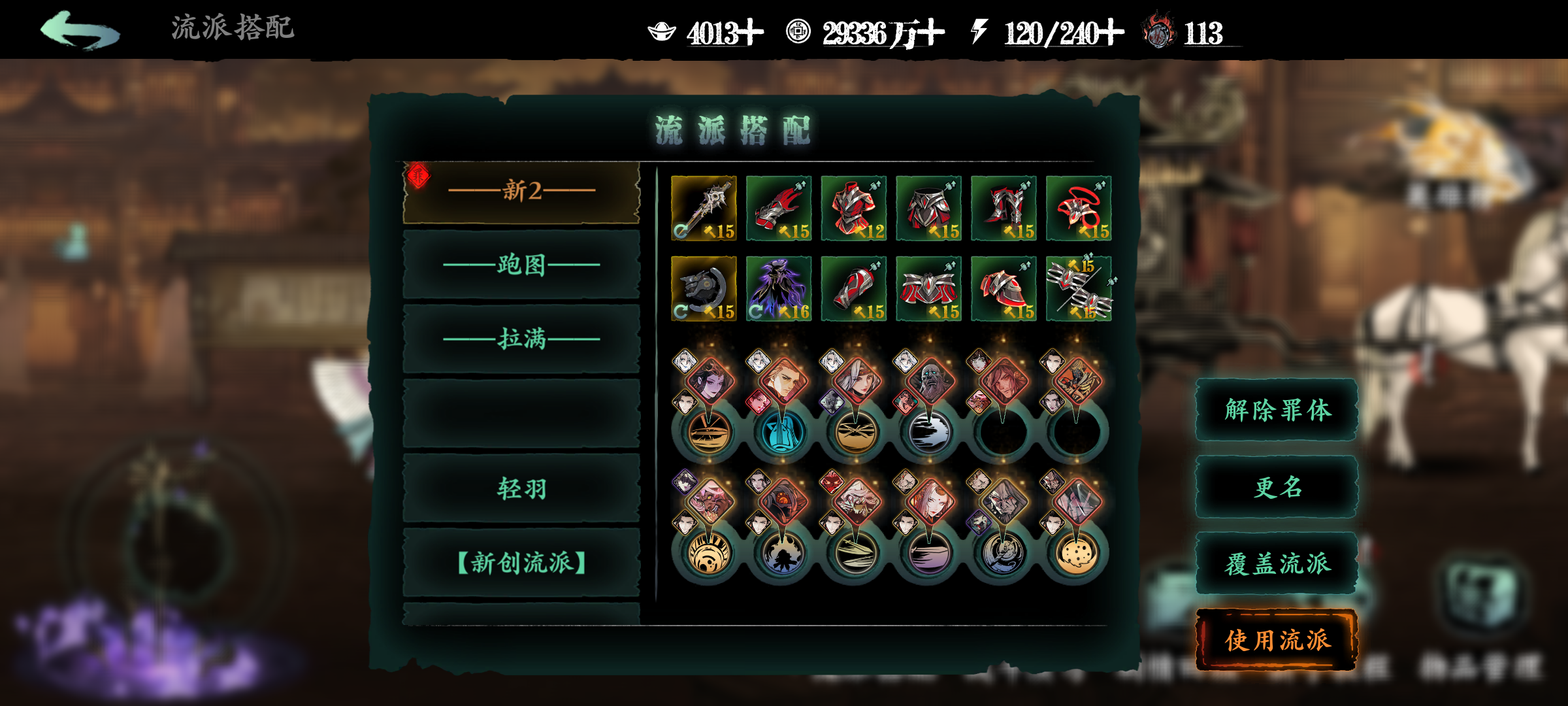Choose the golden spotted moon skill orb
1568x706 pixels.
1076,553
